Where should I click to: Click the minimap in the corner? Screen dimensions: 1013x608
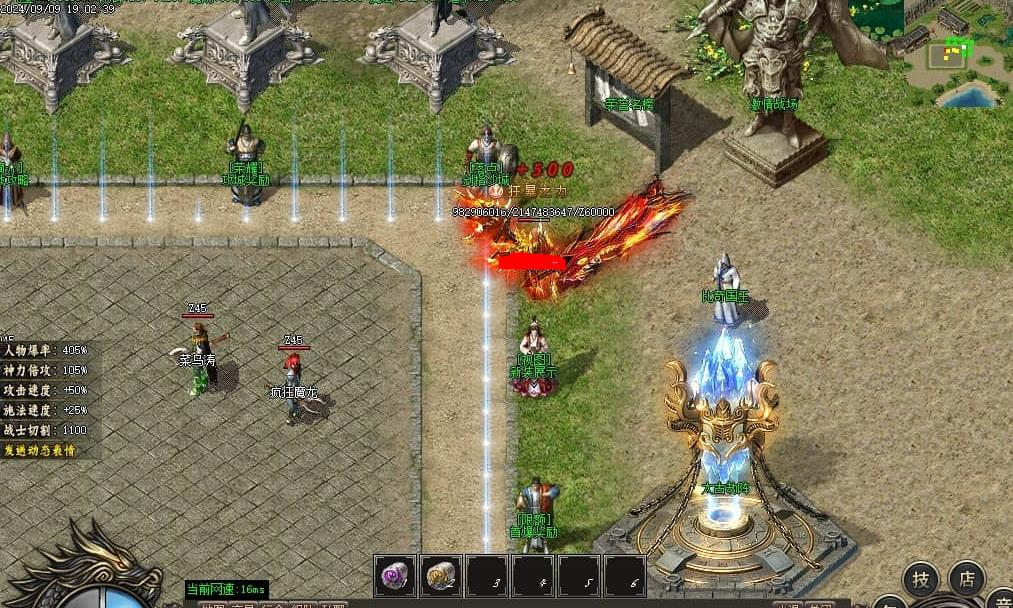tap(957, 55)
